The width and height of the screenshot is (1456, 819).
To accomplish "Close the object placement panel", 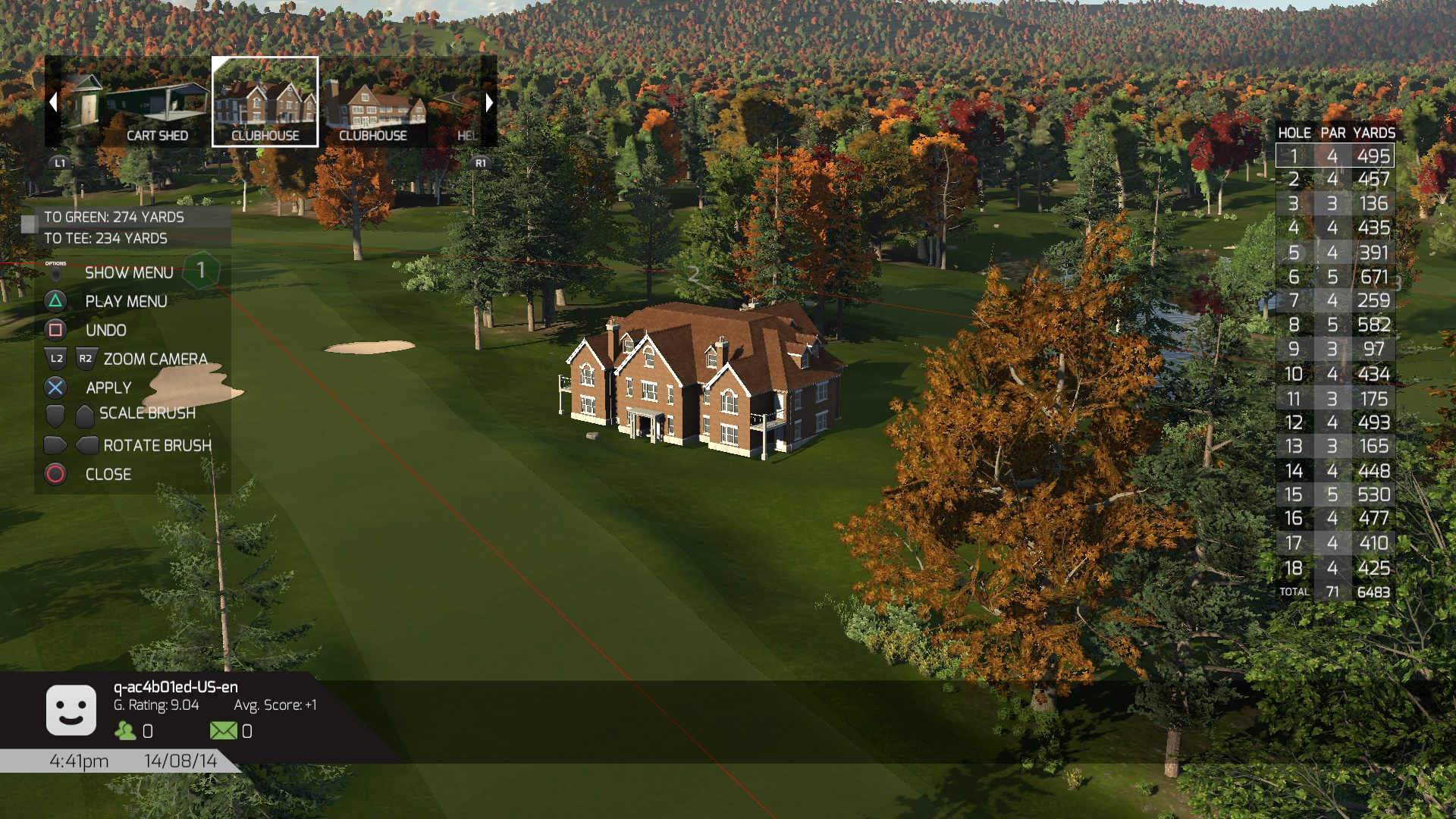I will tap(108, 474).
